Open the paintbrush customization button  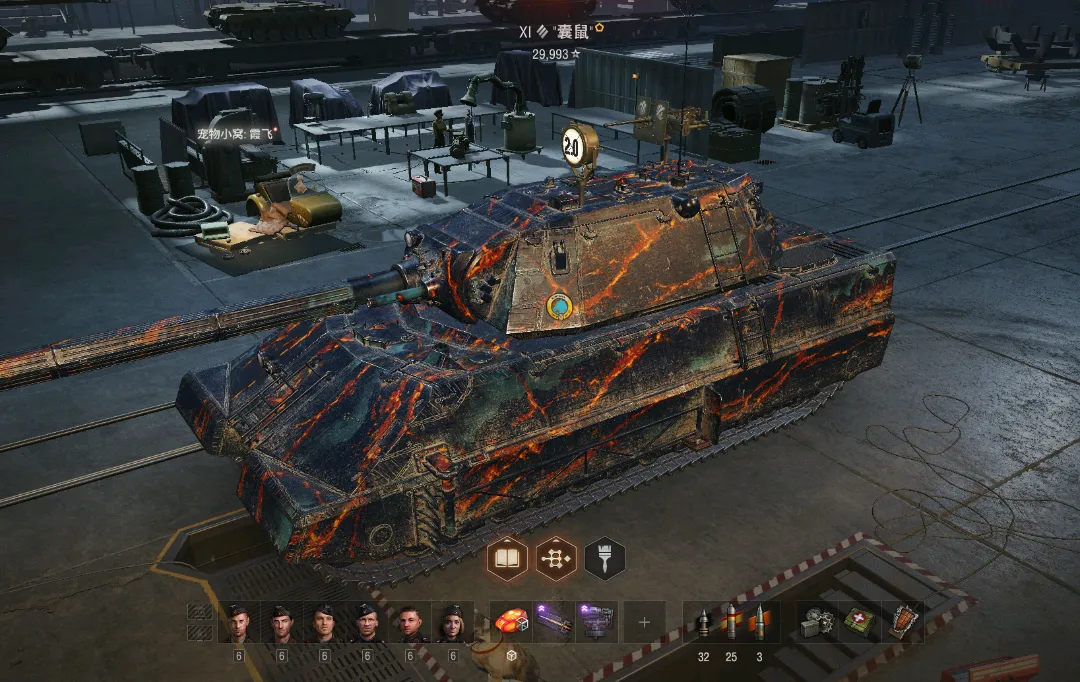point(604,558)
